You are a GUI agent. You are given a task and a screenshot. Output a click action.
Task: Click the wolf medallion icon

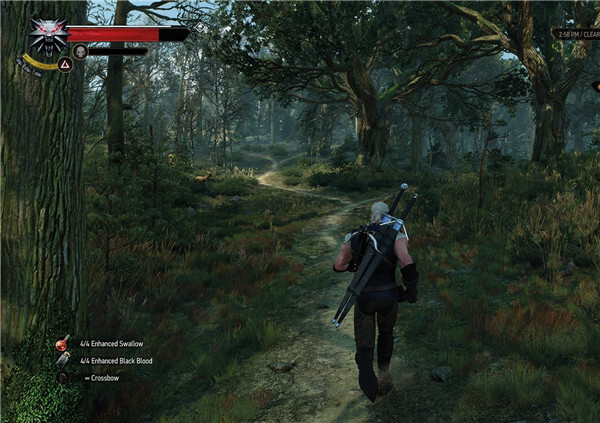[x=46, y=37]
